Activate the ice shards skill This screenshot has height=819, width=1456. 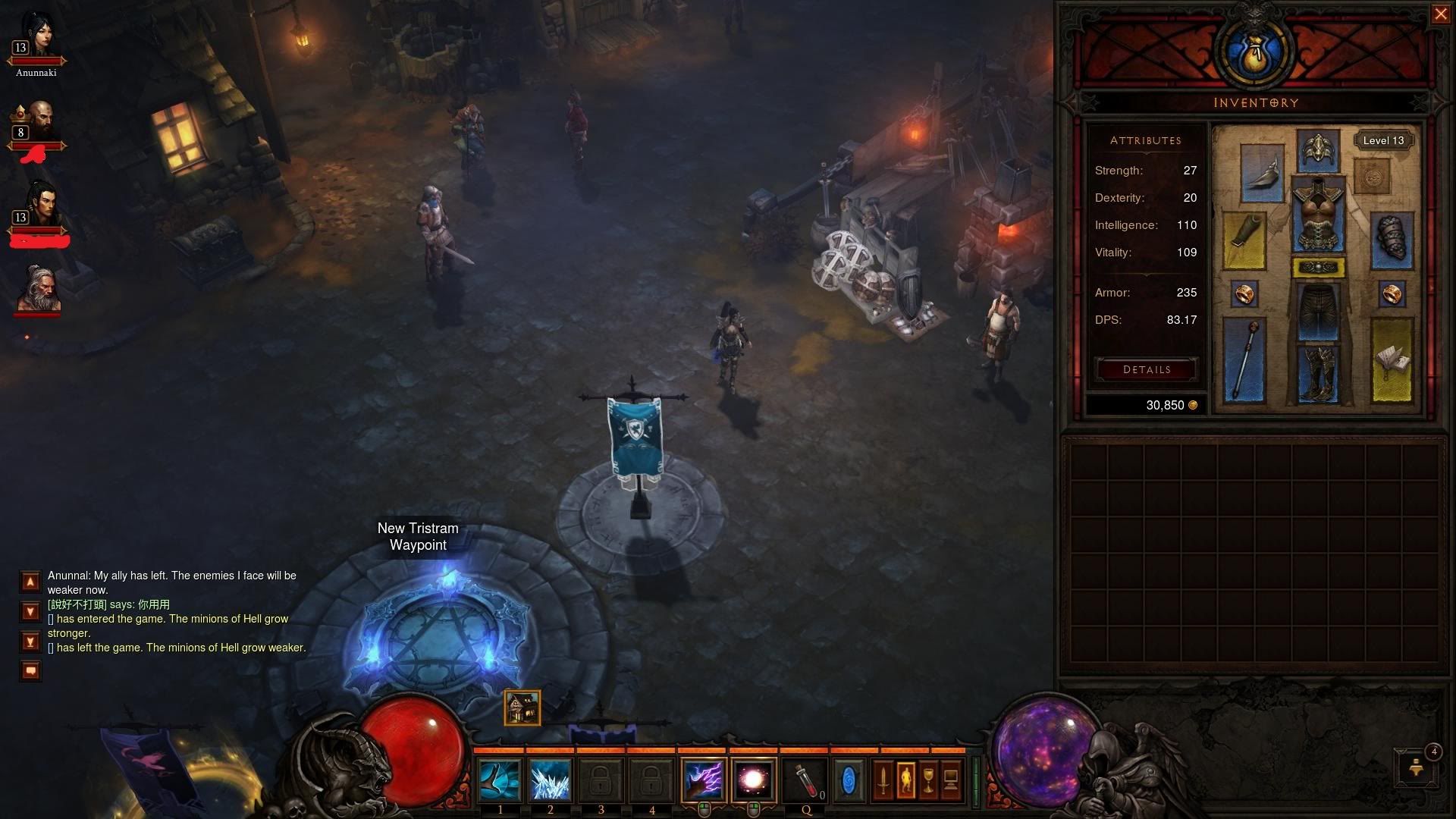click(551, 780)
